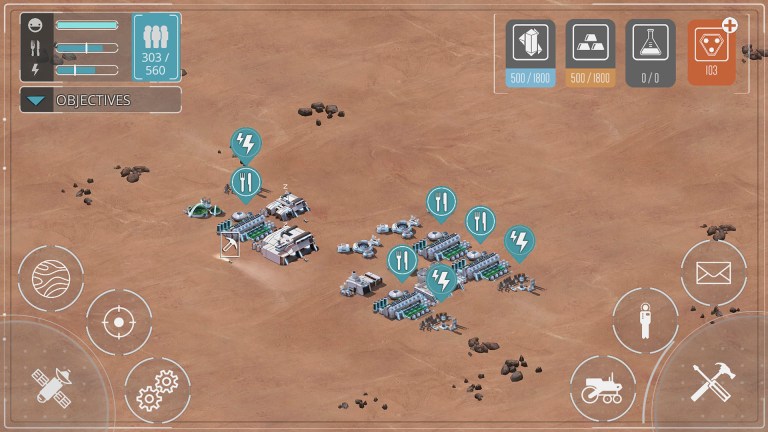Open the population counter panel
This screenshot has height=432, width=768.
[x=156, y=46]
